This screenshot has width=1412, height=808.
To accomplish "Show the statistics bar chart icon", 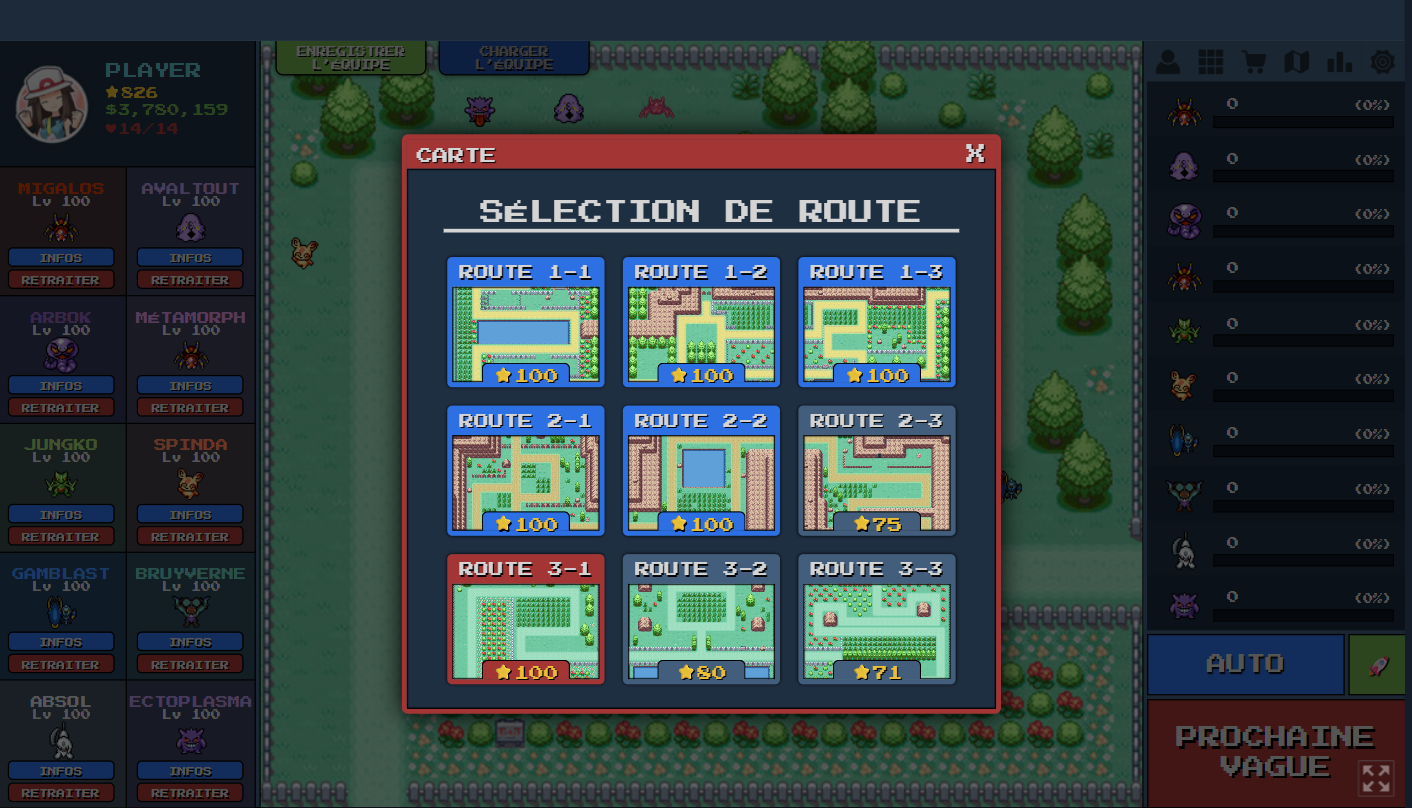I will [1339, 62].
